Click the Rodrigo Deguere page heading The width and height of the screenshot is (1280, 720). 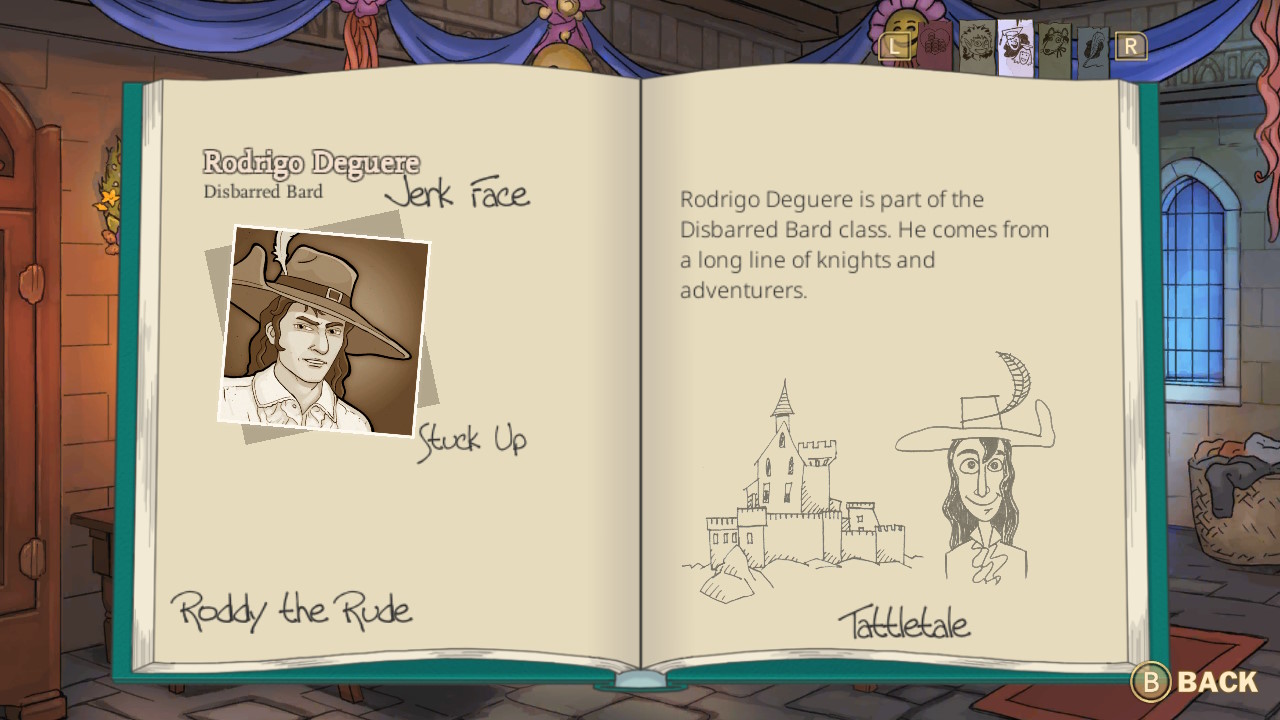311,162
